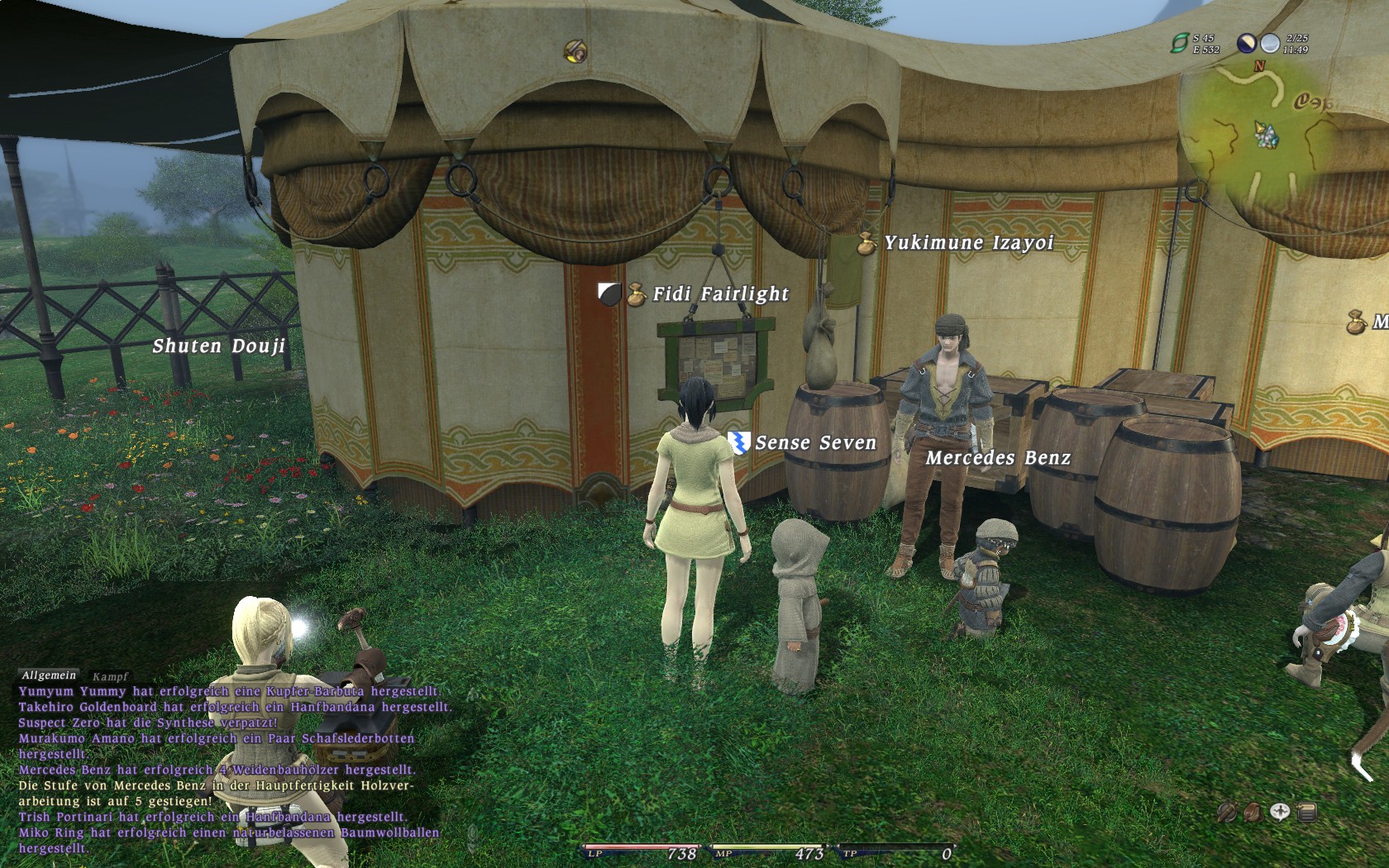The image size is (1389, 868).
Task: Click the sheathed weapon icon
Action: coord(1227,812)
